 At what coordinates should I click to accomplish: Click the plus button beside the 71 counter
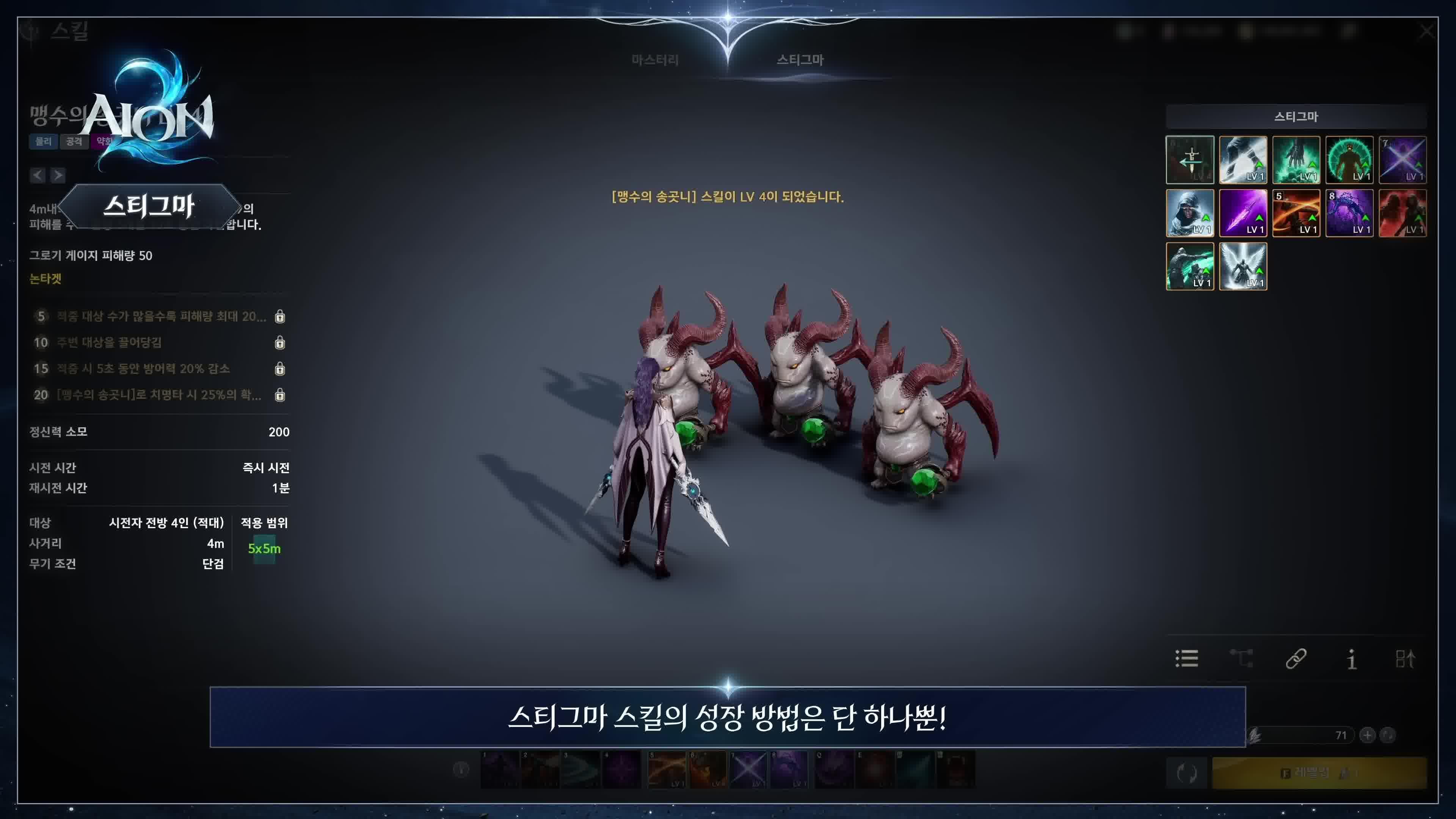click(1367, 735)
